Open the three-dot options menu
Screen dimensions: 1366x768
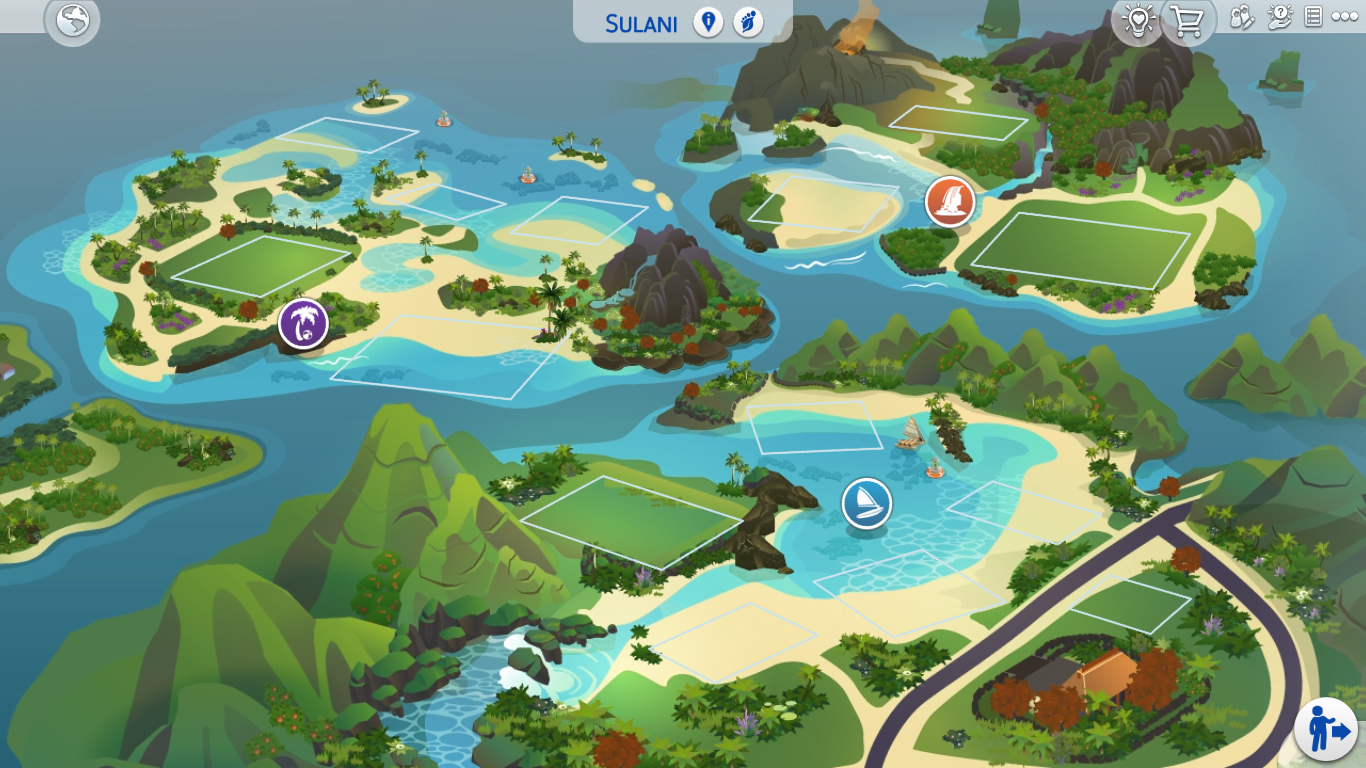point(1343,17)
